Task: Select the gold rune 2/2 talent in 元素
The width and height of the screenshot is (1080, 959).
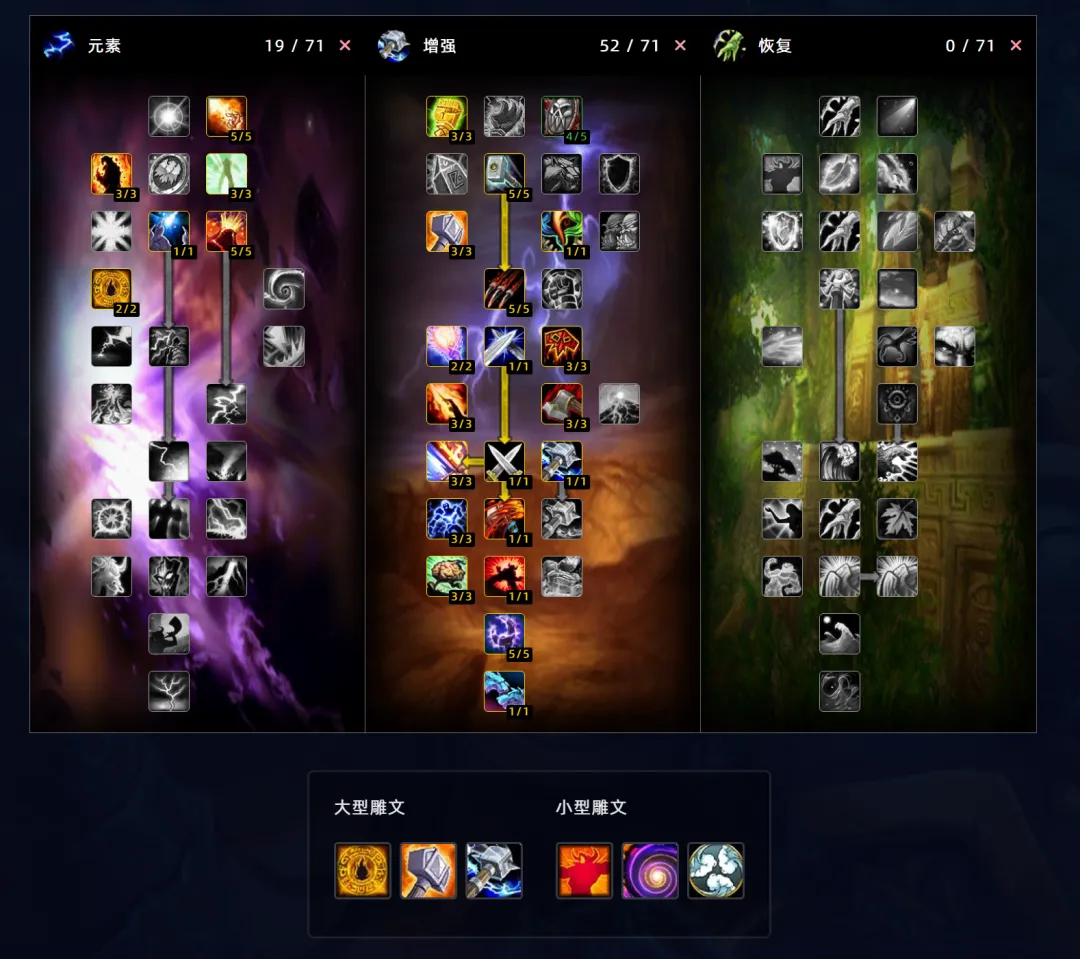Action: (x=111, y=289)
